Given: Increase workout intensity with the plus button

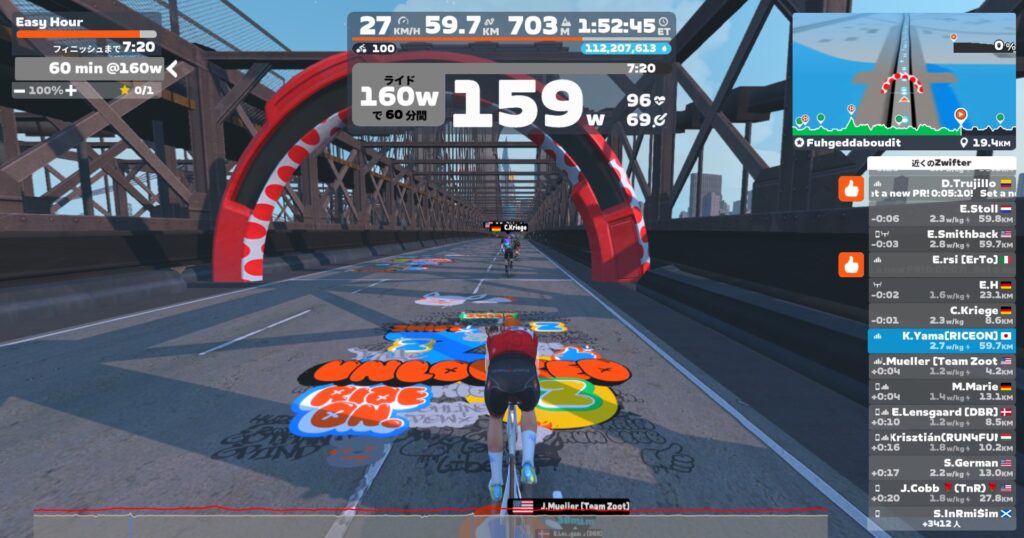Looking at the screenshot, I should tap(71, 90).
